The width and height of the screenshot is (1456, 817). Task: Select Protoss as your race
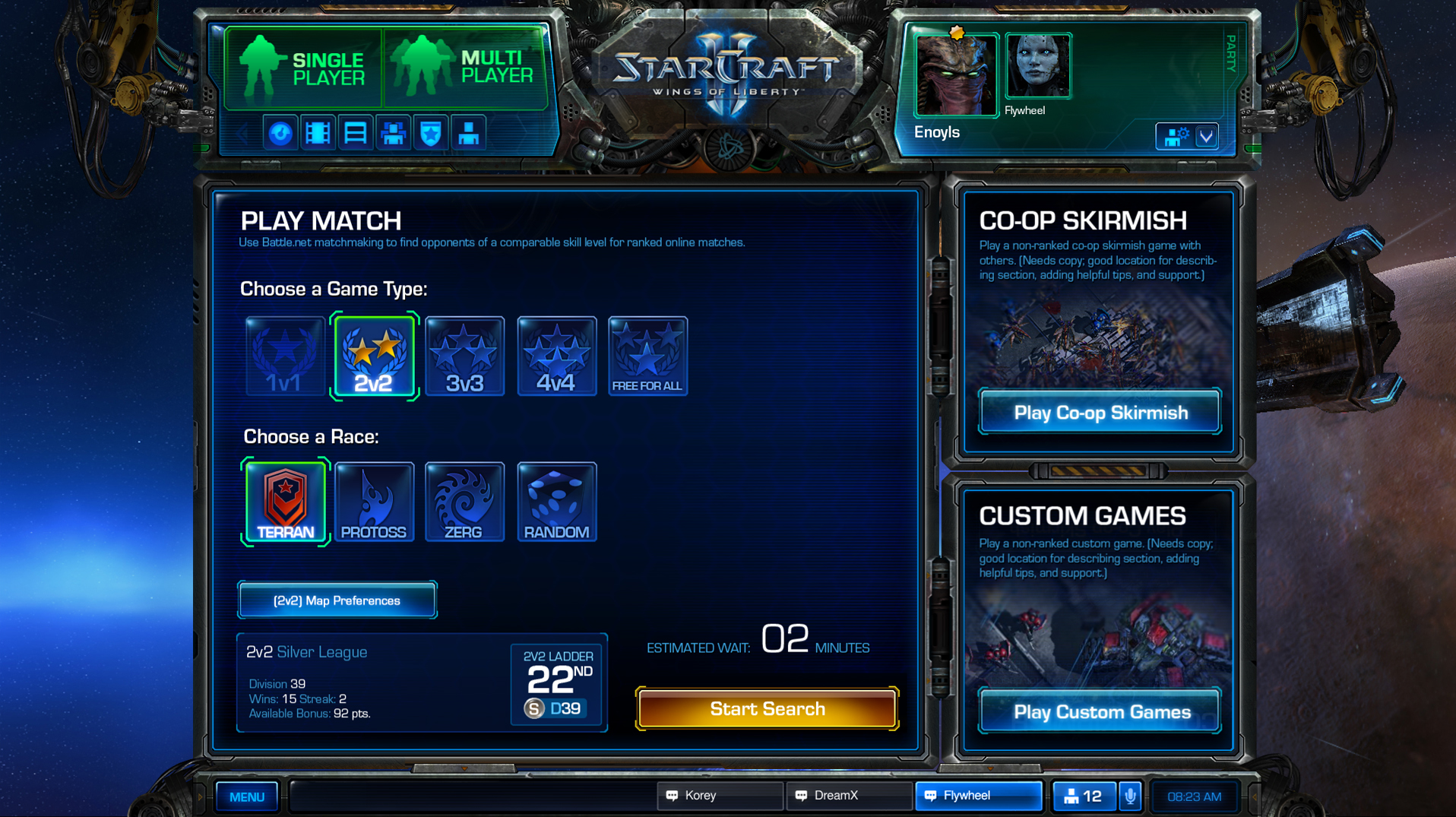click(x=374, y=502)
